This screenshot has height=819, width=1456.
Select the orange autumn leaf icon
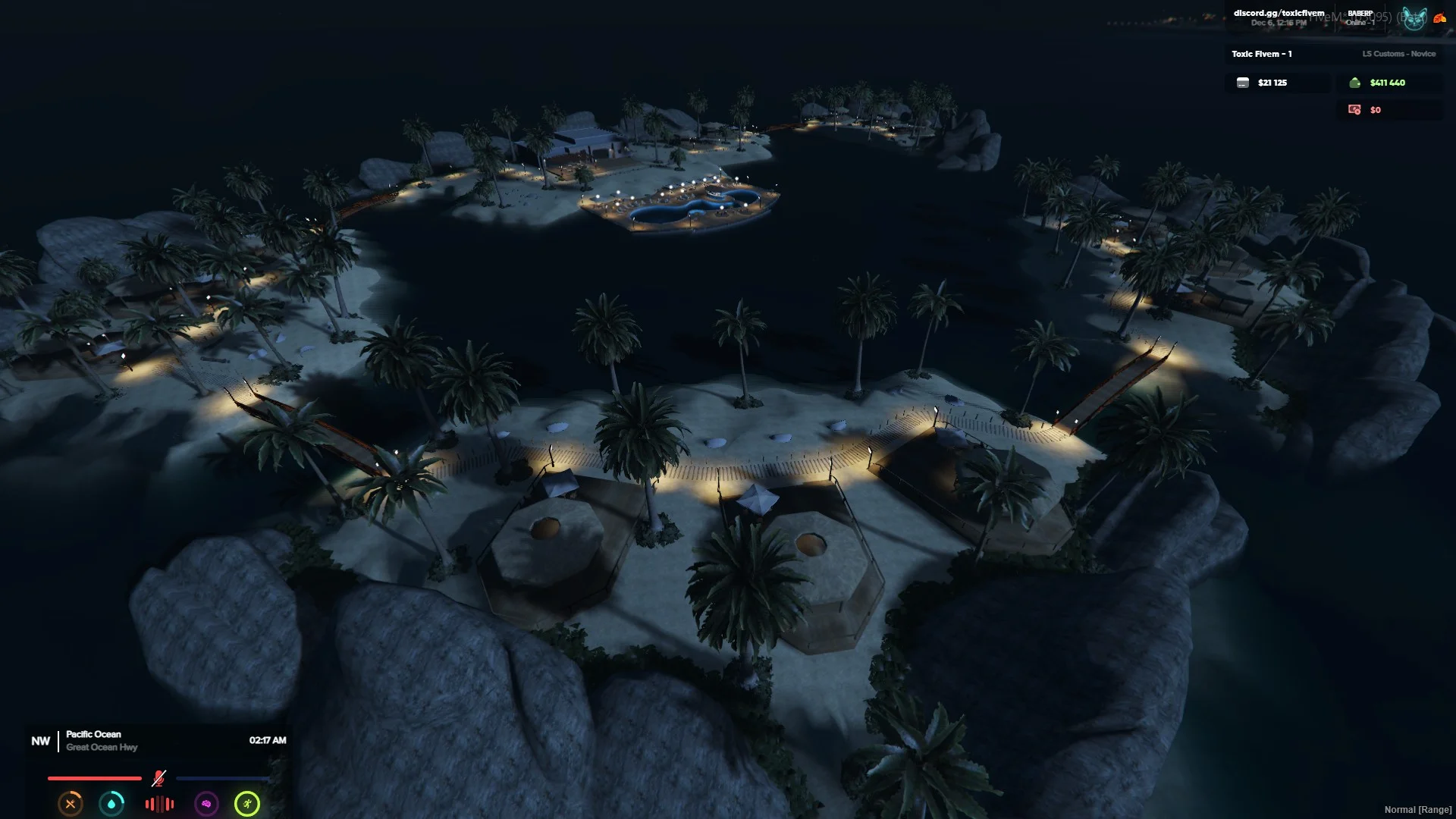[1439, 18]
